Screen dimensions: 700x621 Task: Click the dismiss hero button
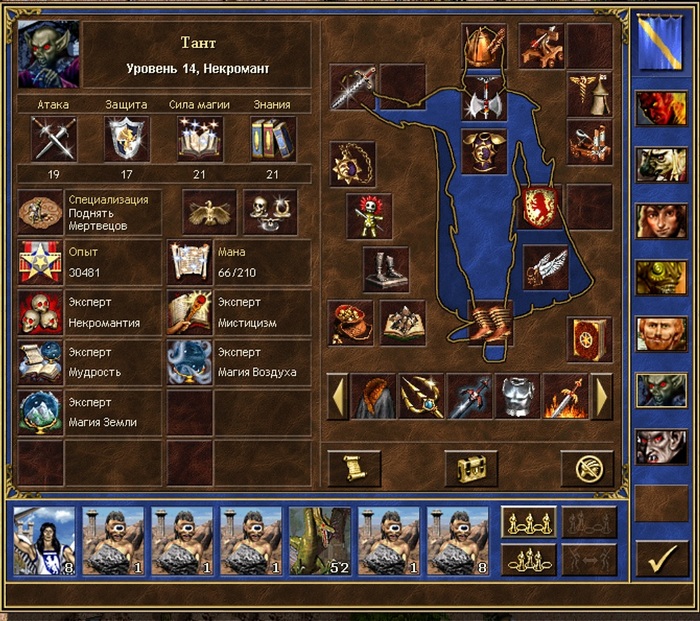586,467
